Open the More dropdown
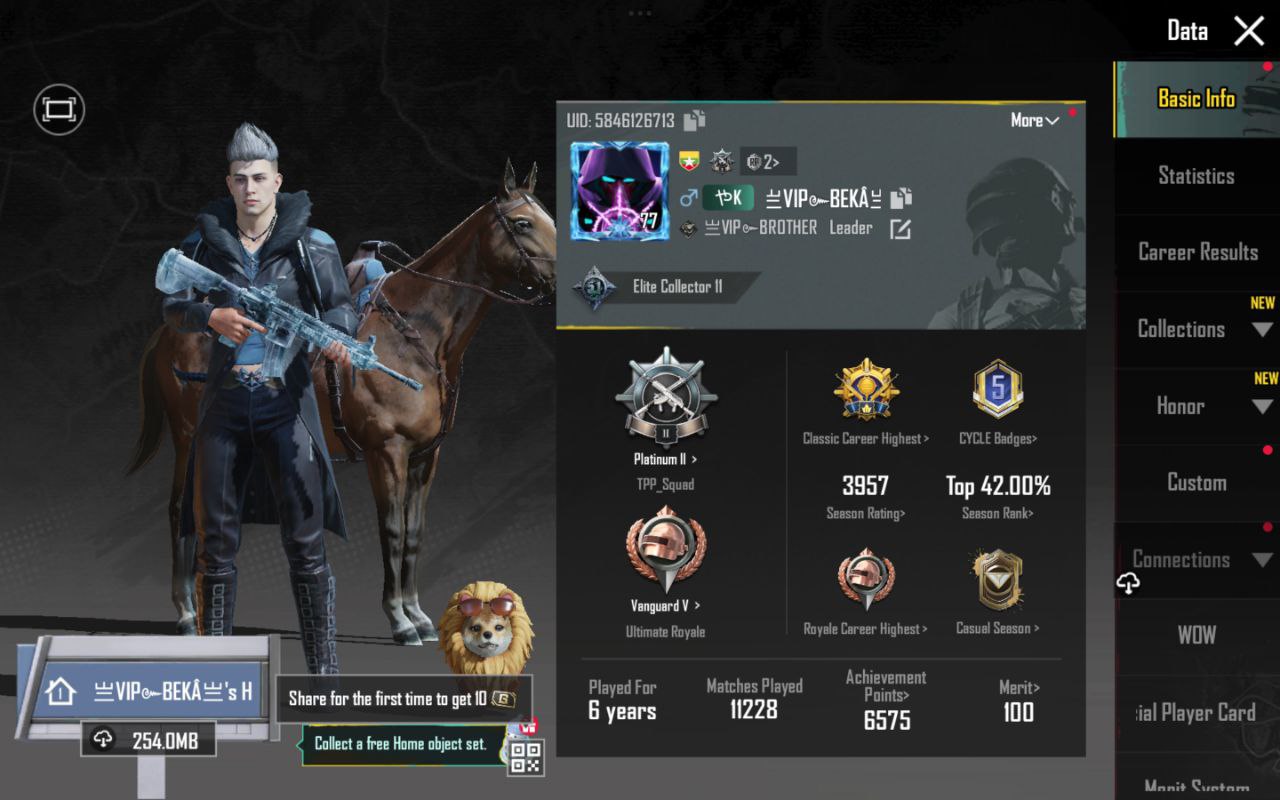The height and width of the screenshot is (800, 1280). [1034, 121]
